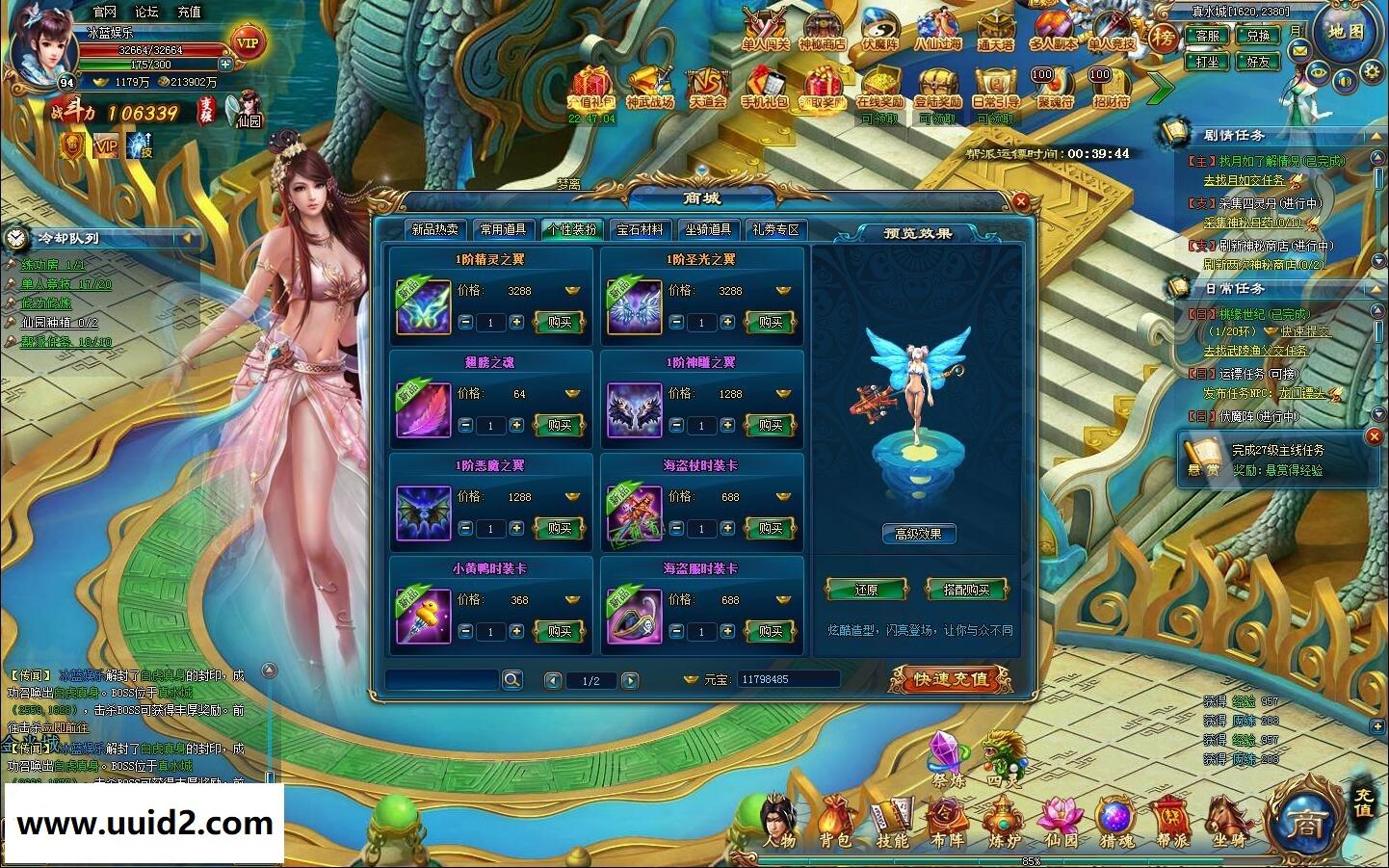Buy the 小黄鸭时装卡 item
This screenshot has width=1389, height=868.
point(560,631)
